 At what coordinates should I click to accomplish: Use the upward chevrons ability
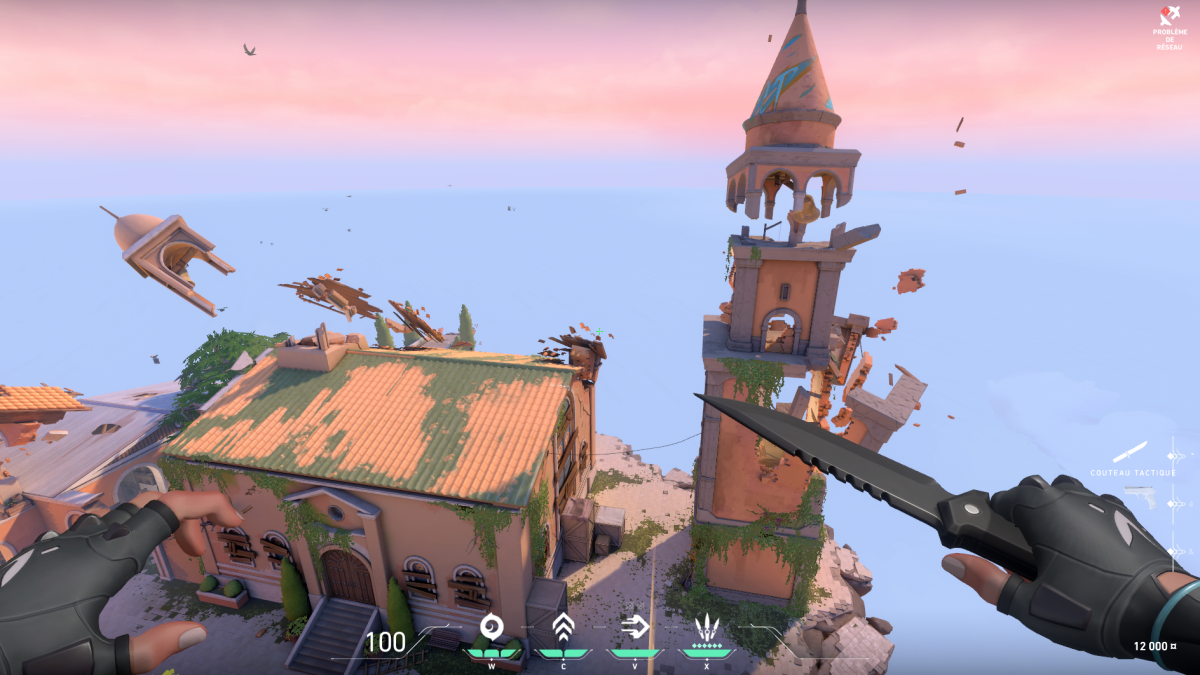pos(563,627)
